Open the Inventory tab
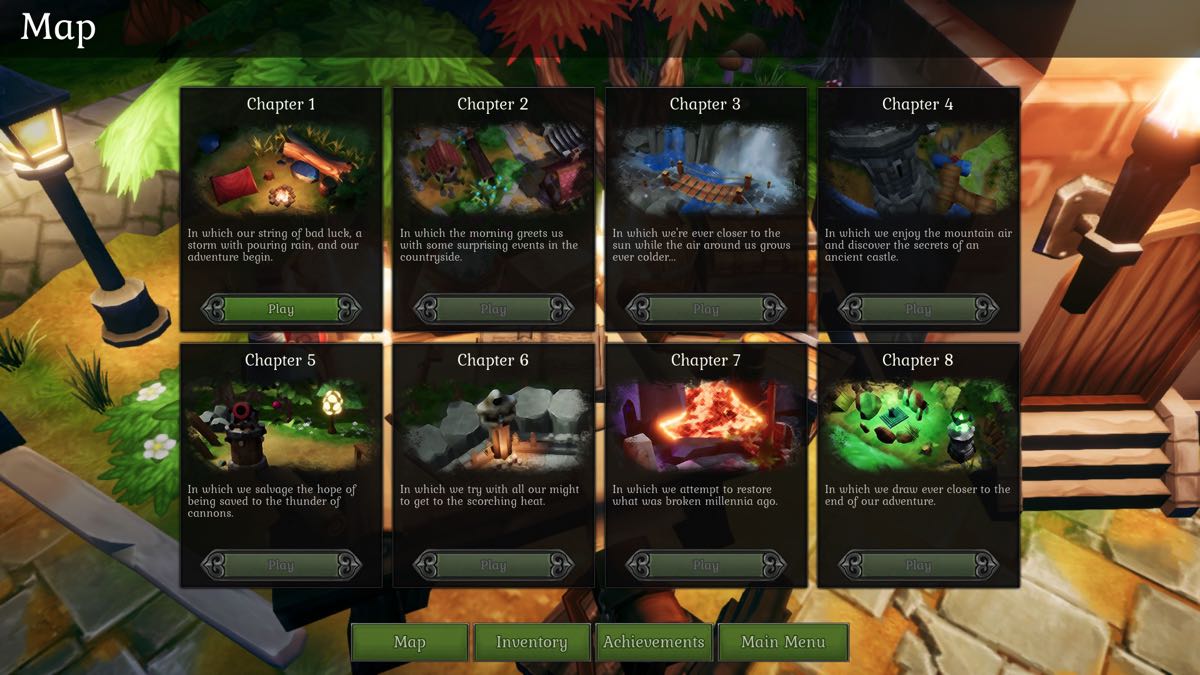The image size is (1200, 675). (x=532, y=642)
